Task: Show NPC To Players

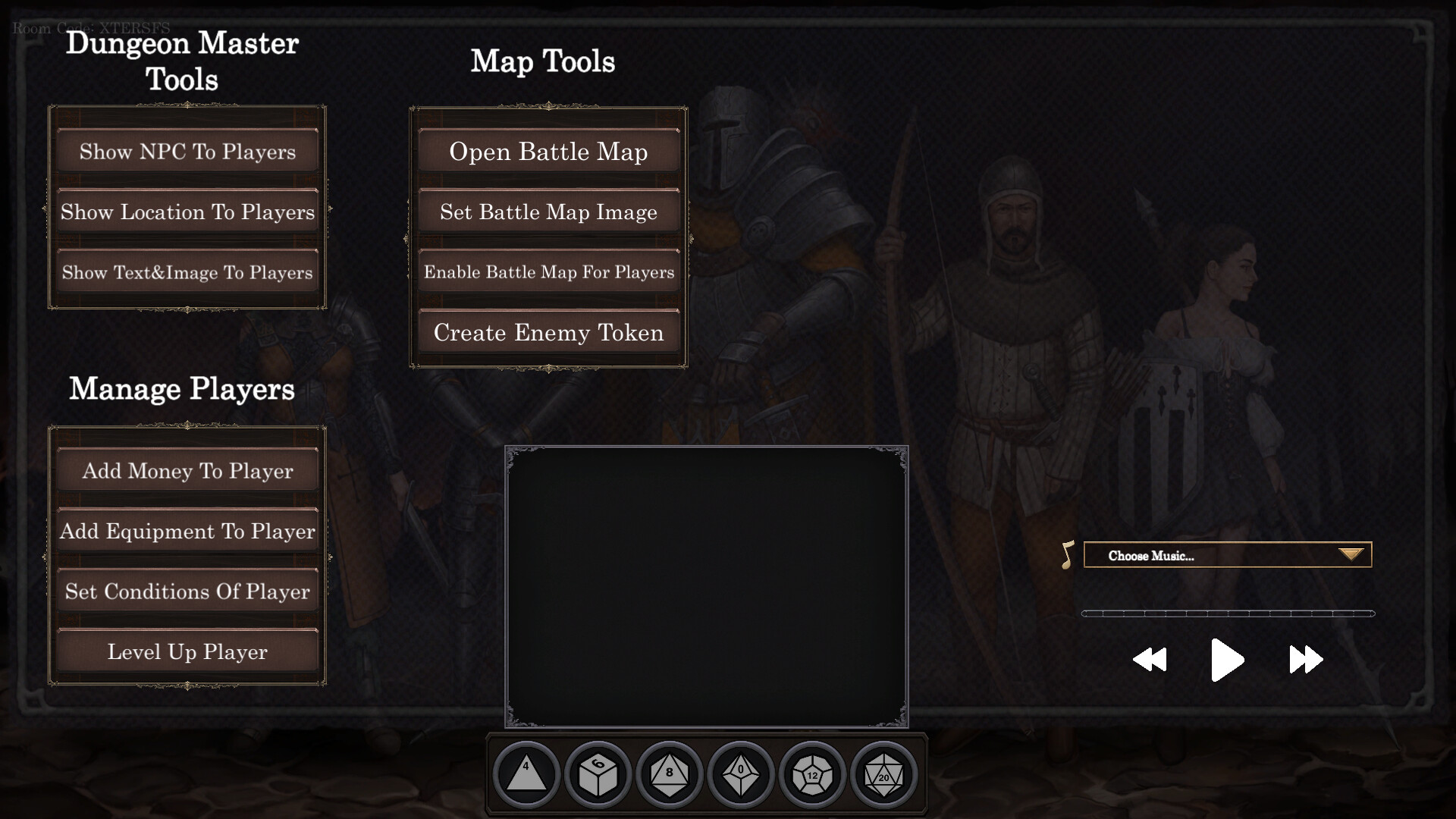Action: click(x=187, y=151)
